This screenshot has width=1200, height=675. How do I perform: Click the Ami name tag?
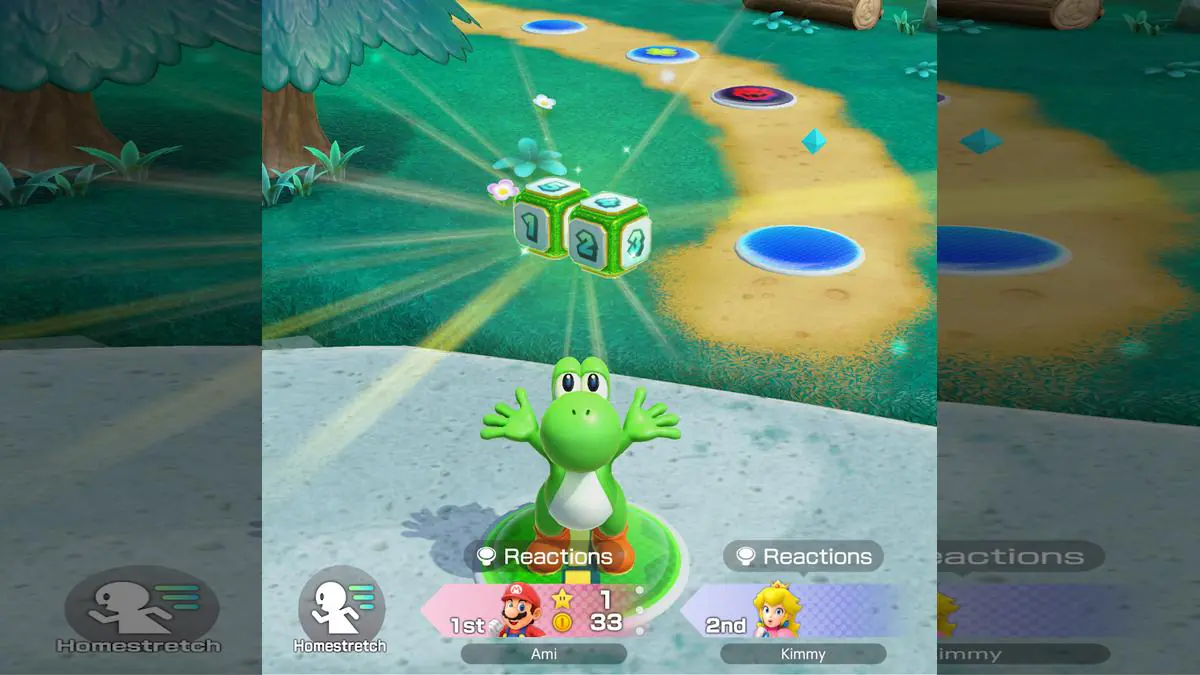click(544, 654)
